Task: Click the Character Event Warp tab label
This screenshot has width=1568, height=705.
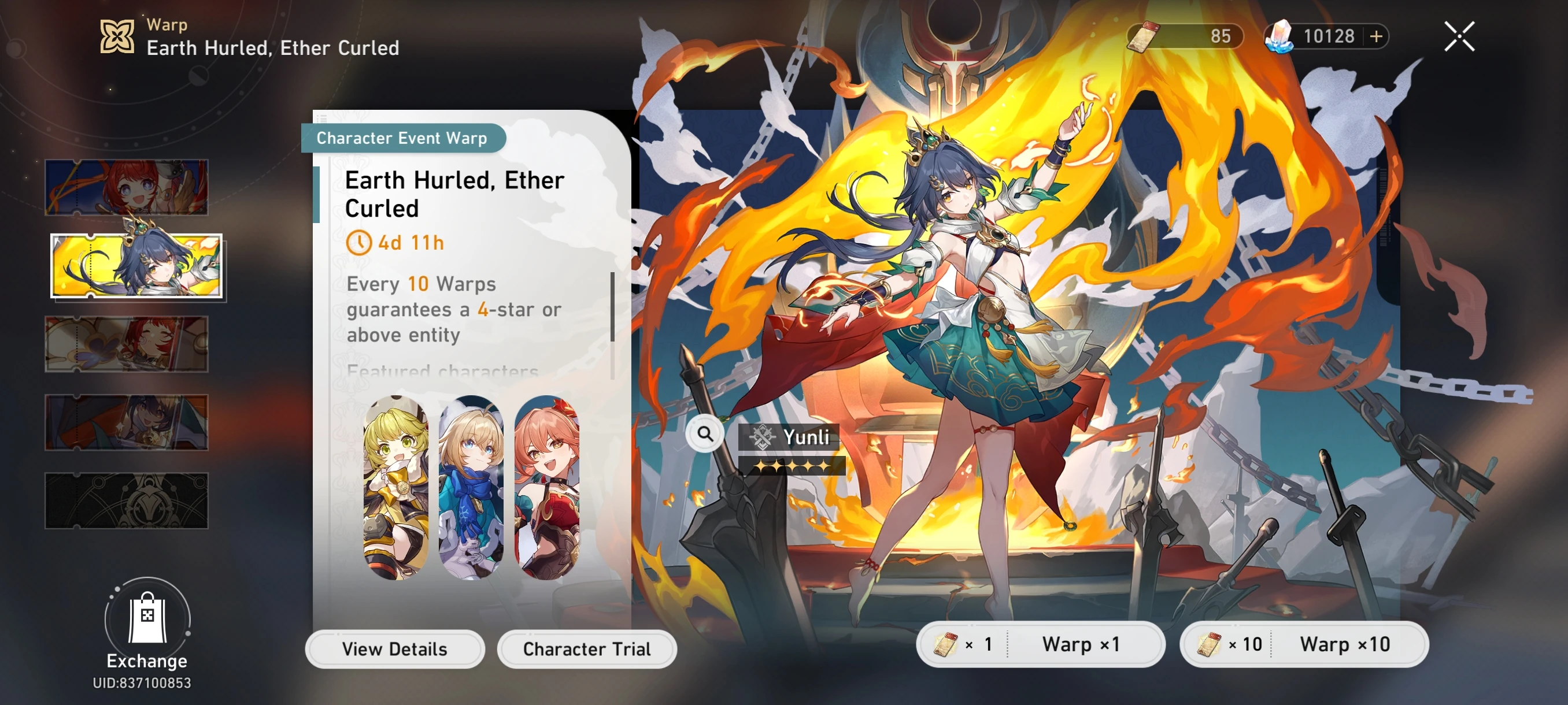Action: [402, 138]
